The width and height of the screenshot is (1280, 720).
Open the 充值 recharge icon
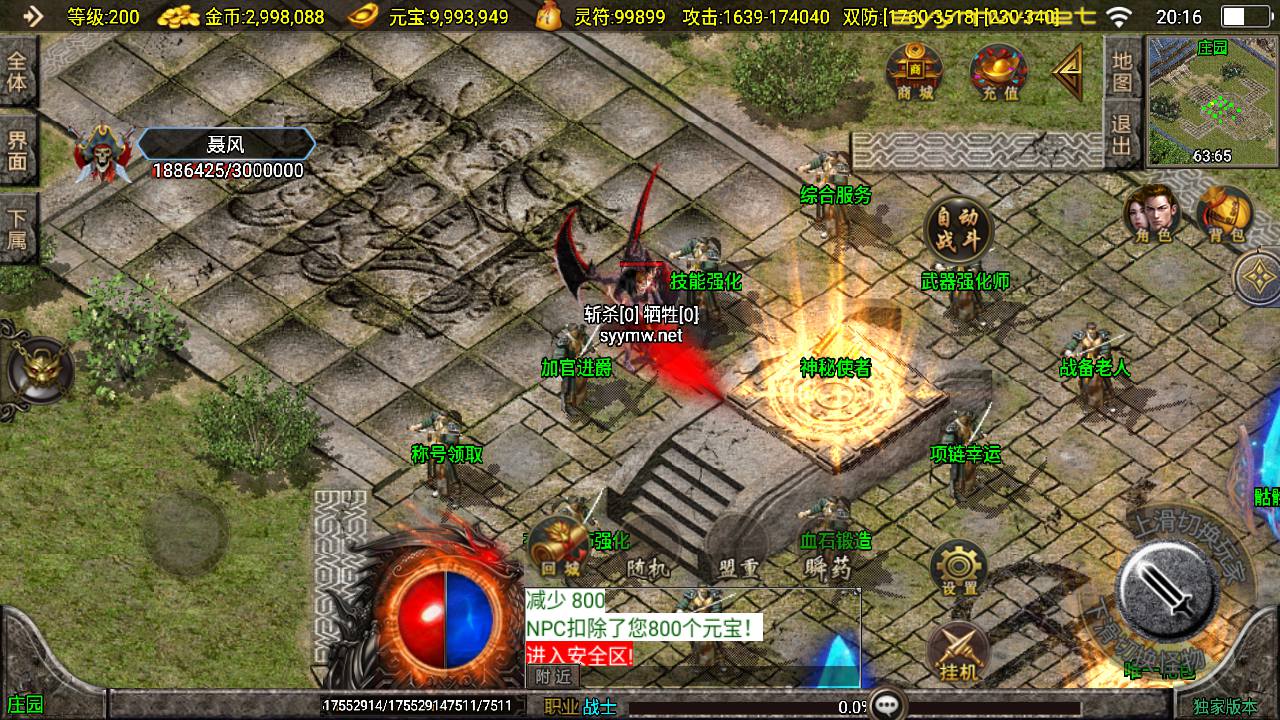(x=998, y=72)
